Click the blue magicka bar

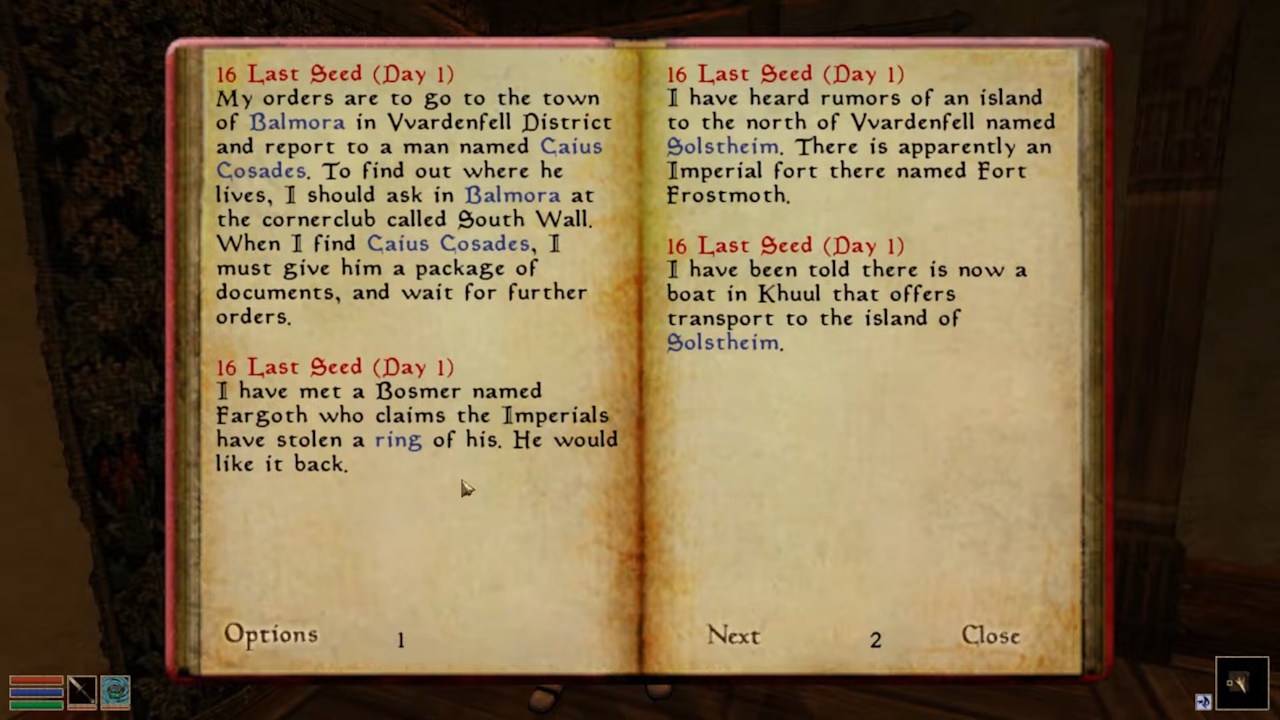click(x=36, y=692)
